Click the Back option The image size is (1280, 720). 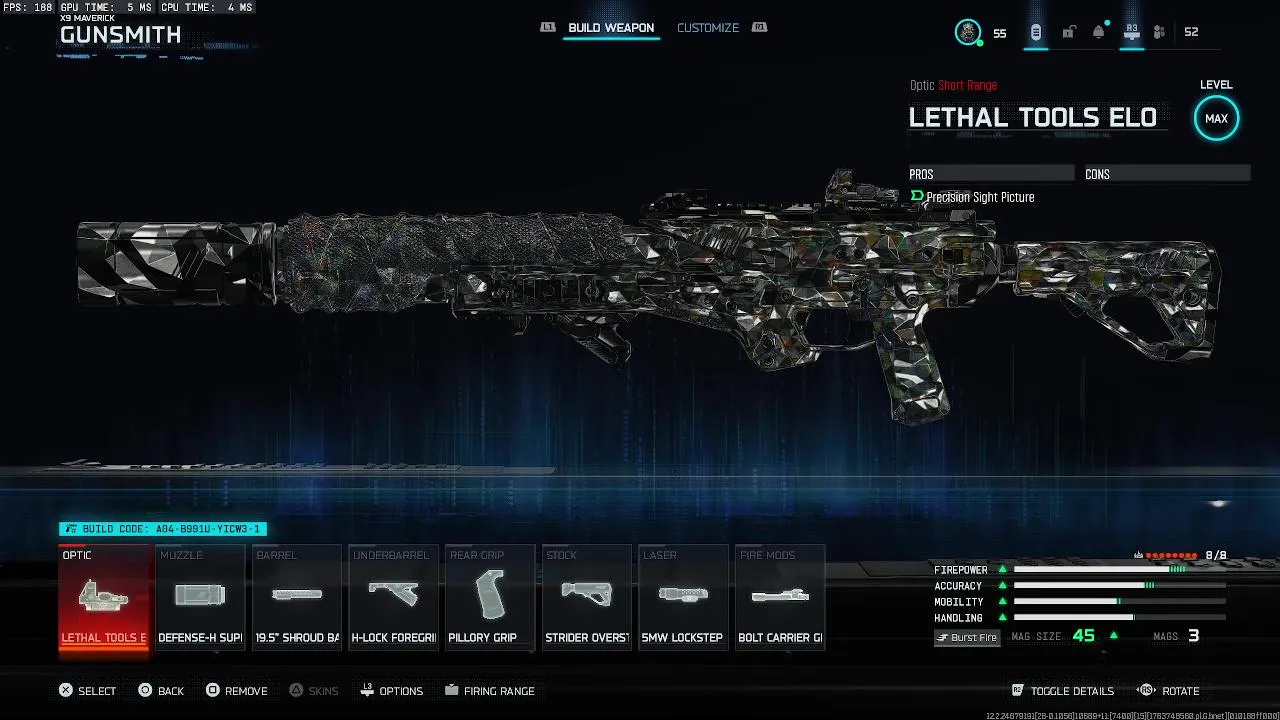(x=161, y=691)
